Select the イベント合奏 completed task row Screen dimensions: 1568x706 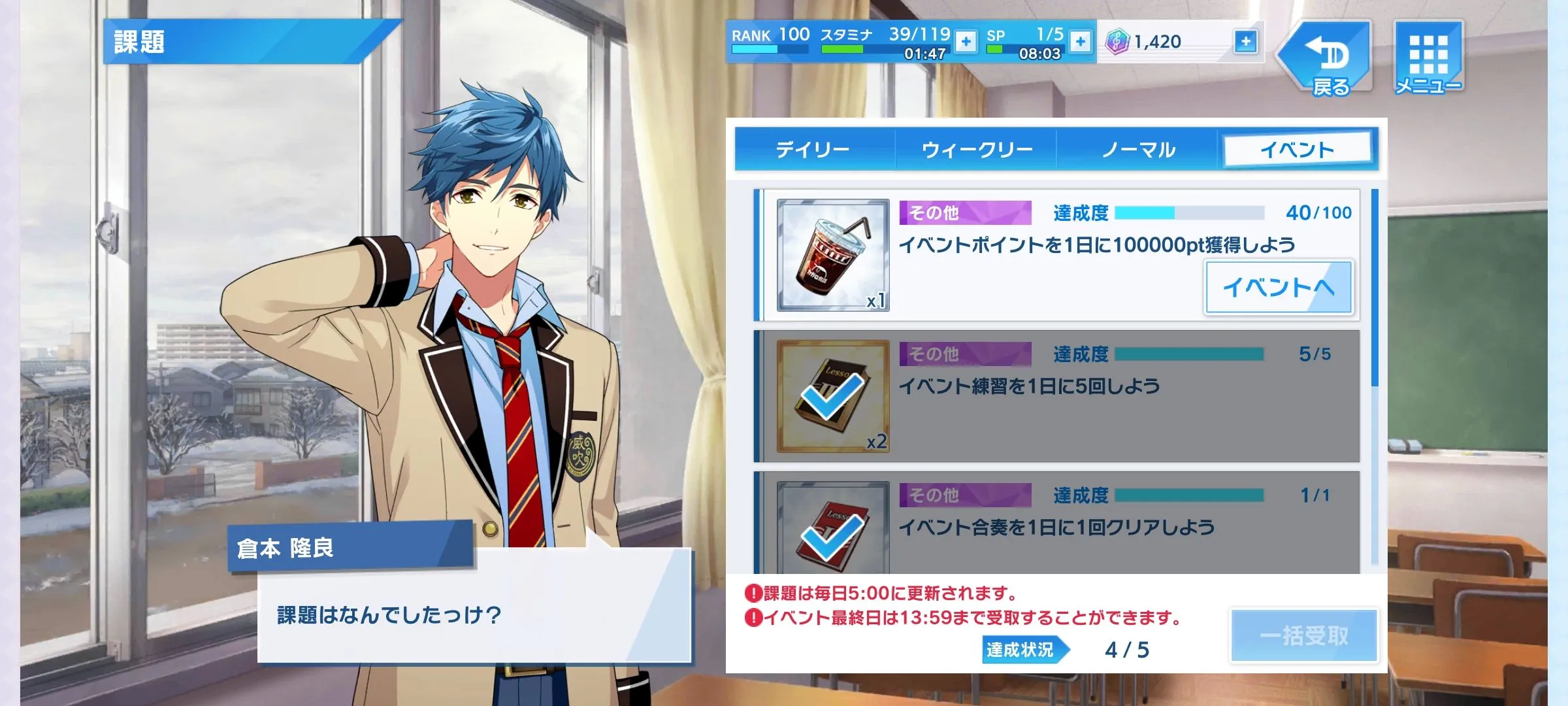point(1058,523)
